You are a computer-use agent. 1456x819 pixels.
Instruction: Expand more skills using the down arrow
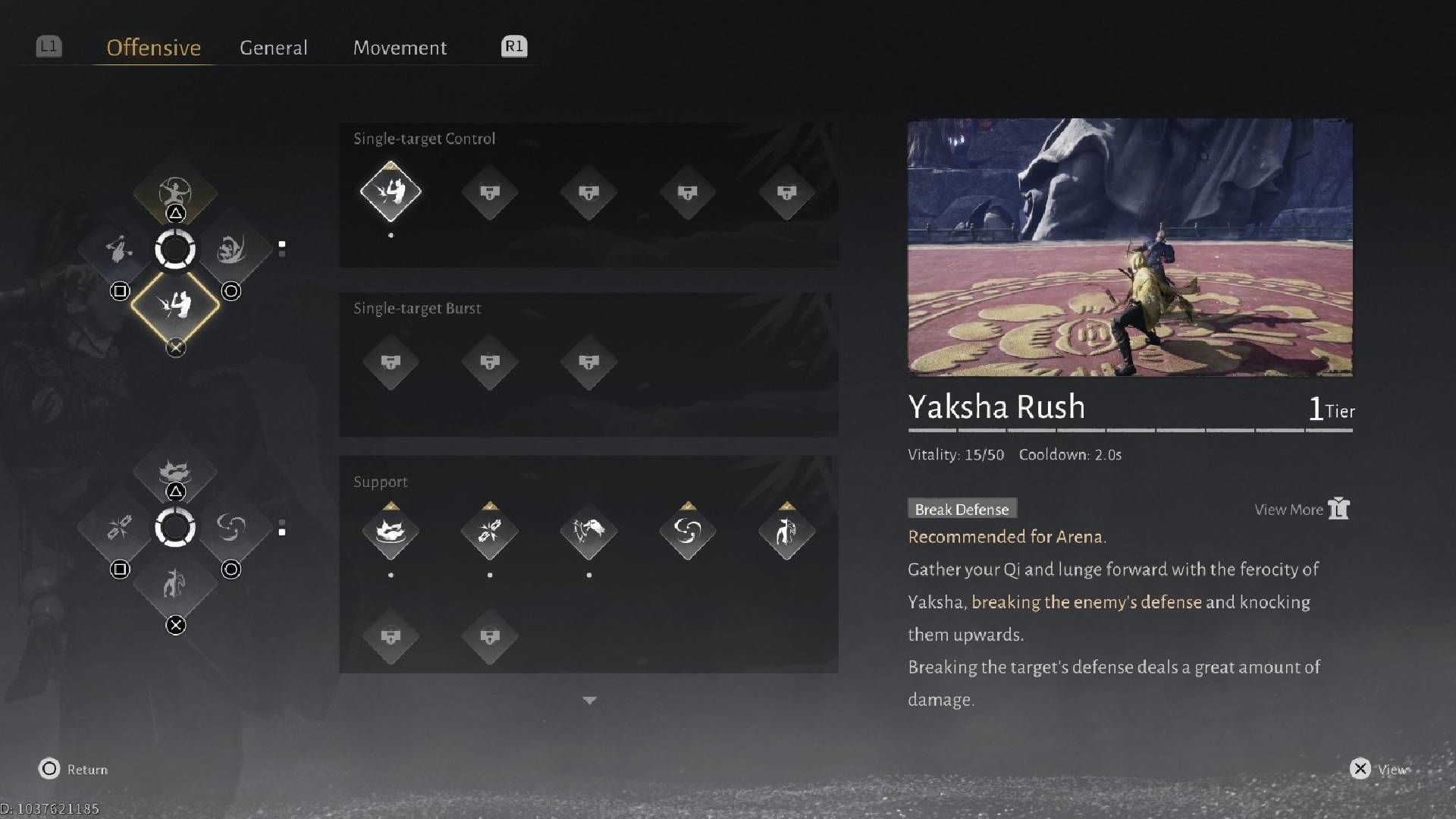coord(589,700)
